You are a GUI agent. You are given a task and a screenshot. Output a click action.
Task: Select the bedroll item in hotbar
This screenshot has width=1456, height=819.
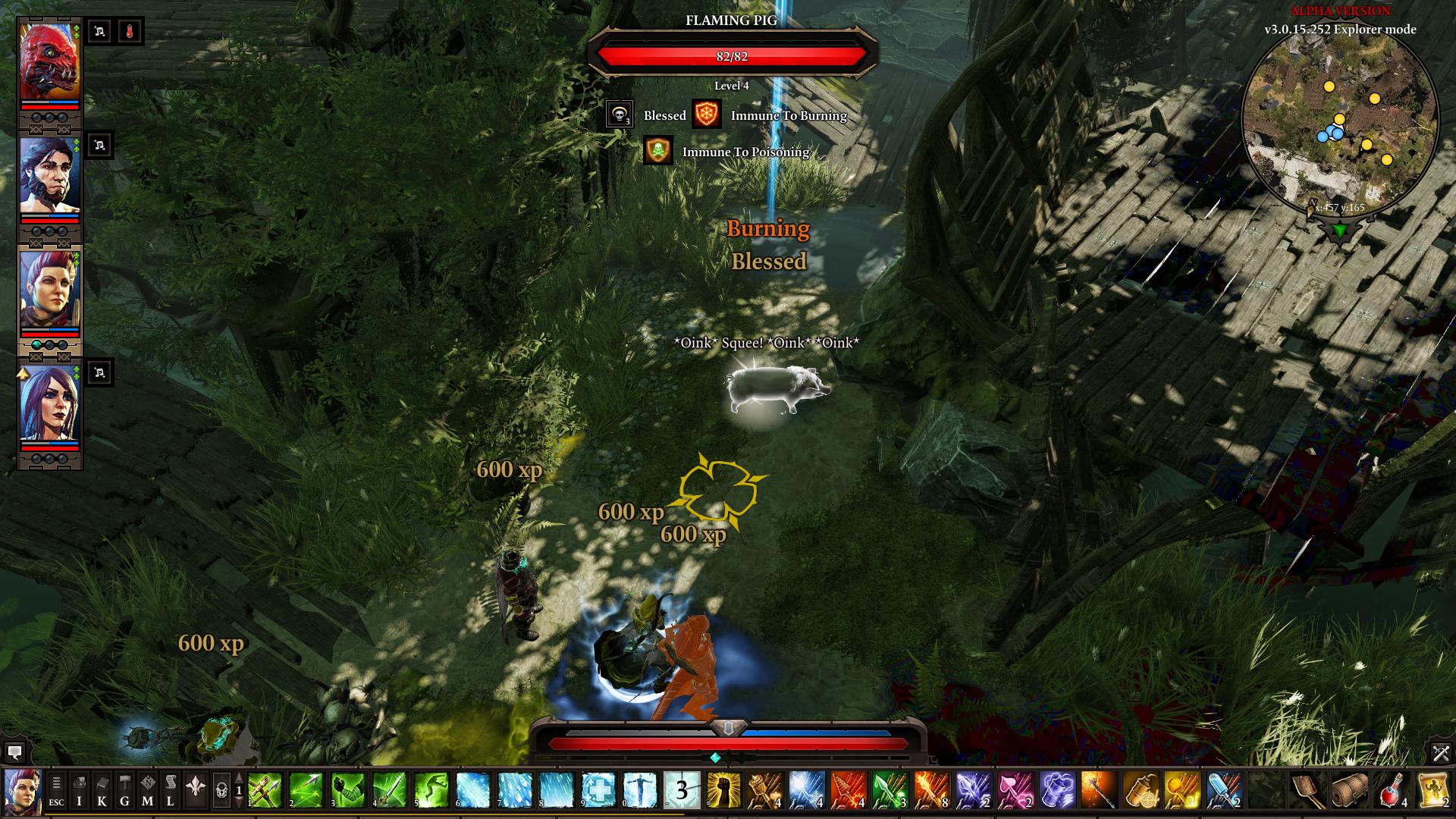pyautogui.click(x=1349, y=790)
